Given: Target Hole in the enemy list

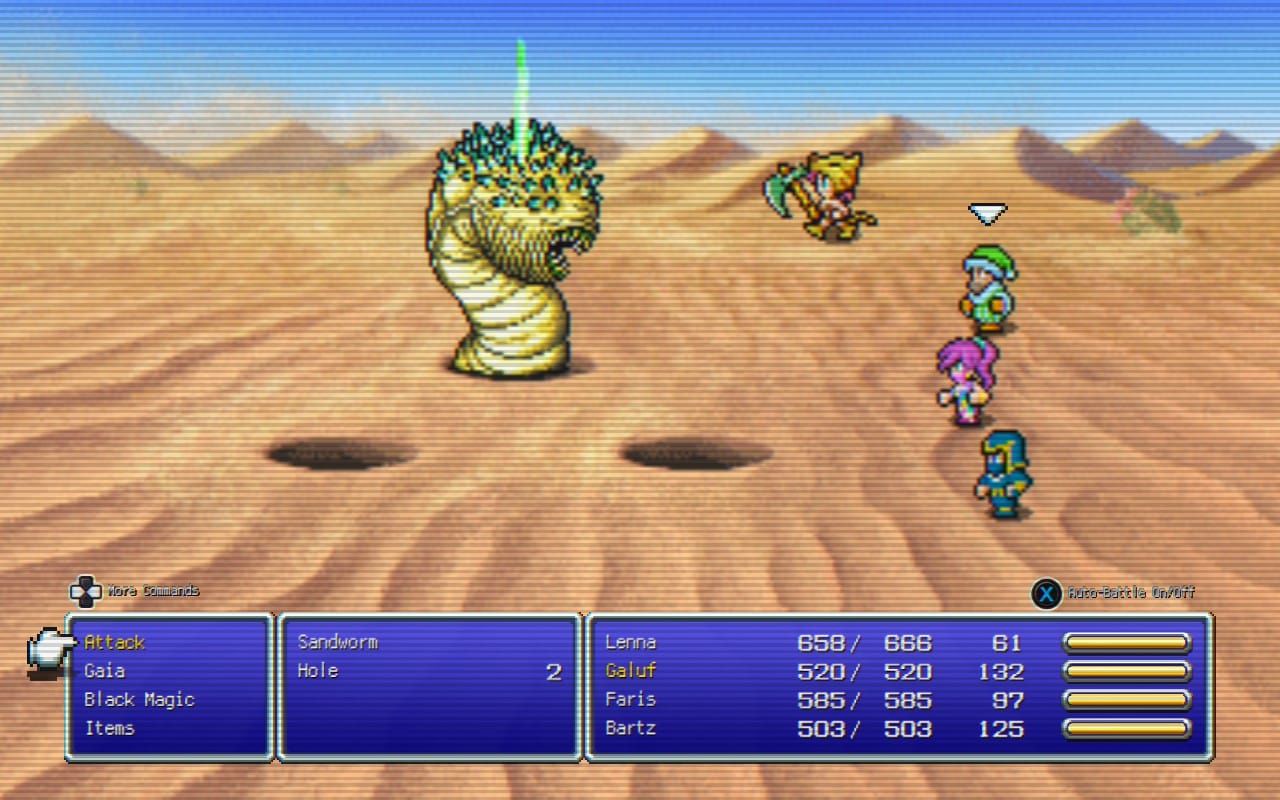Looking at the screenshot, I should [x=318, y=671].
